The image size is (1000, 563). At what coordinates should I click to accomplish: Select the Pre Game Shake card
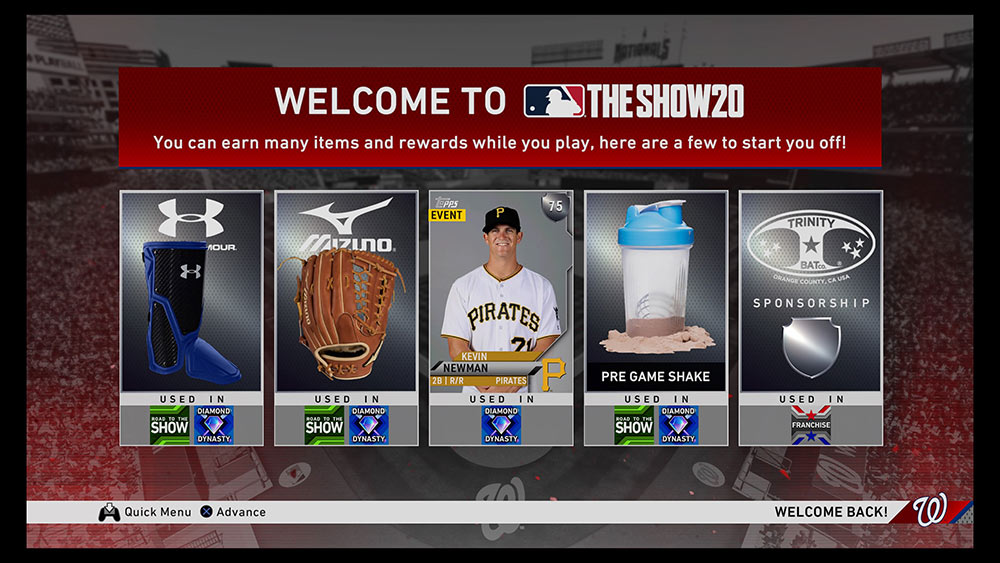point(656,300)
